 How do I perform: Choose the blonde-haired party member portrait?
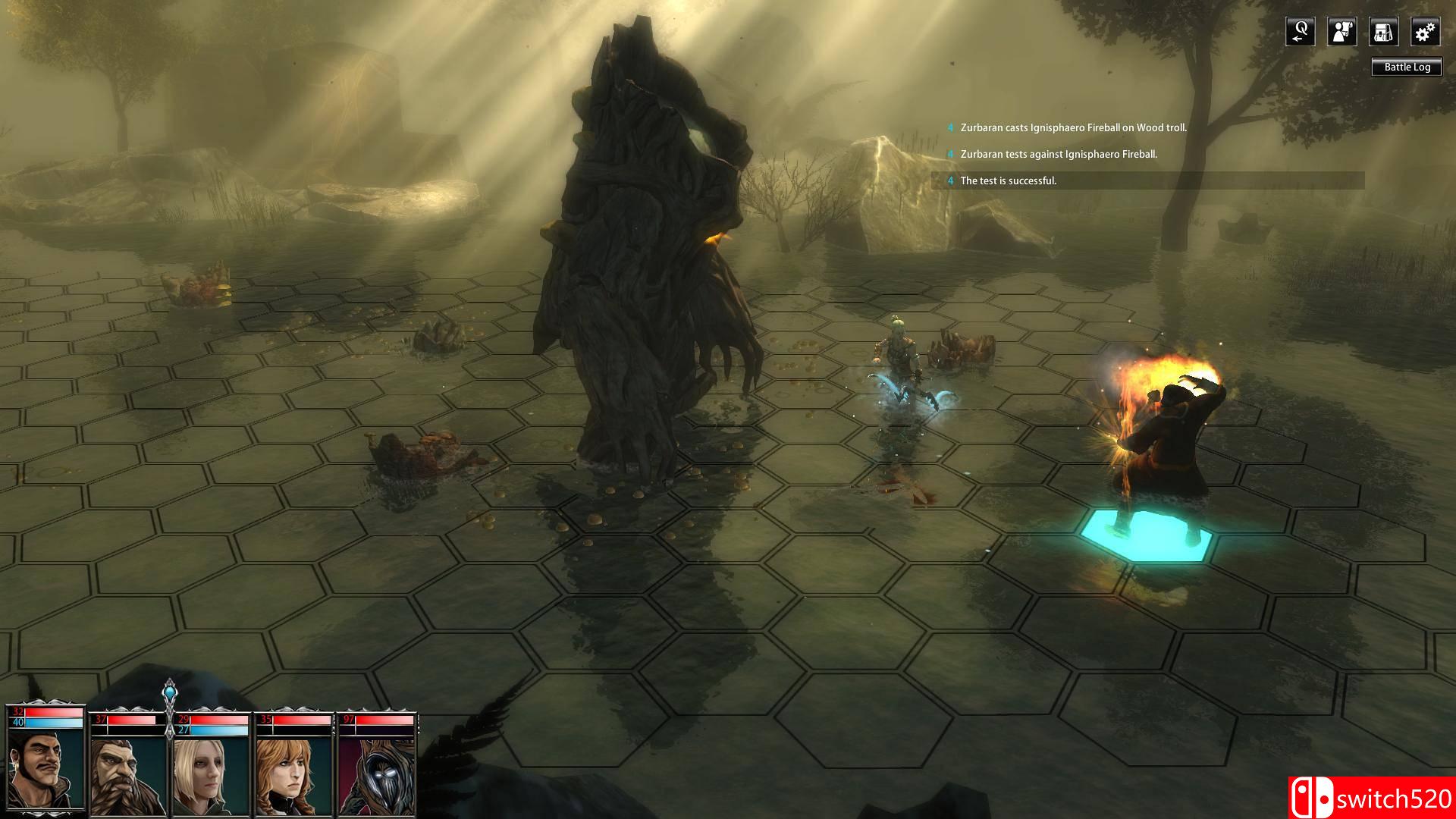point(211,775)
